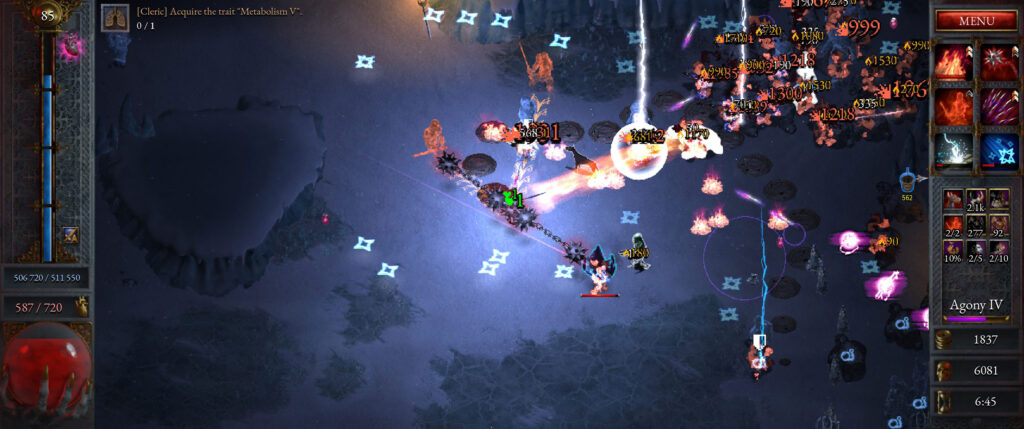Select the spiked flail ability icon

click(998, 61)
